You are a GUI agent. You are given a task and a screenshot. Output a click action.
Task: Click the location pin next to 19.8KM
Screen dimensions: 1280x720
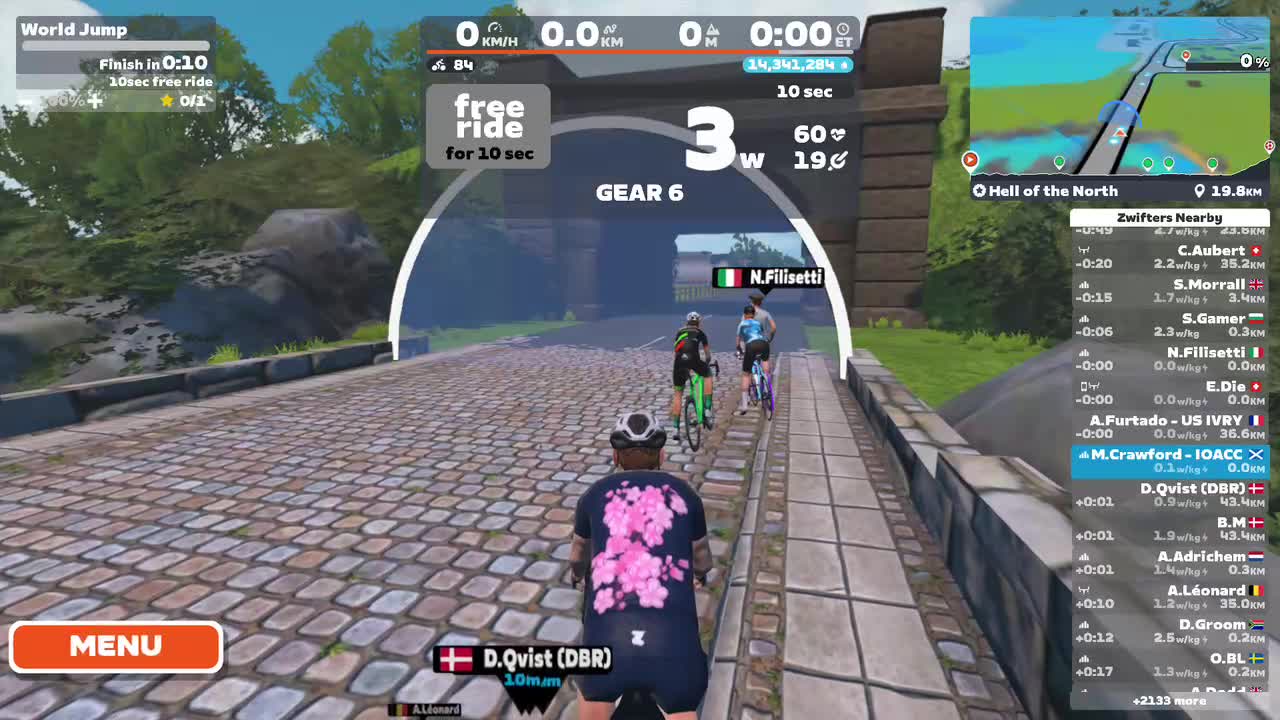[x=1199, y=191]
